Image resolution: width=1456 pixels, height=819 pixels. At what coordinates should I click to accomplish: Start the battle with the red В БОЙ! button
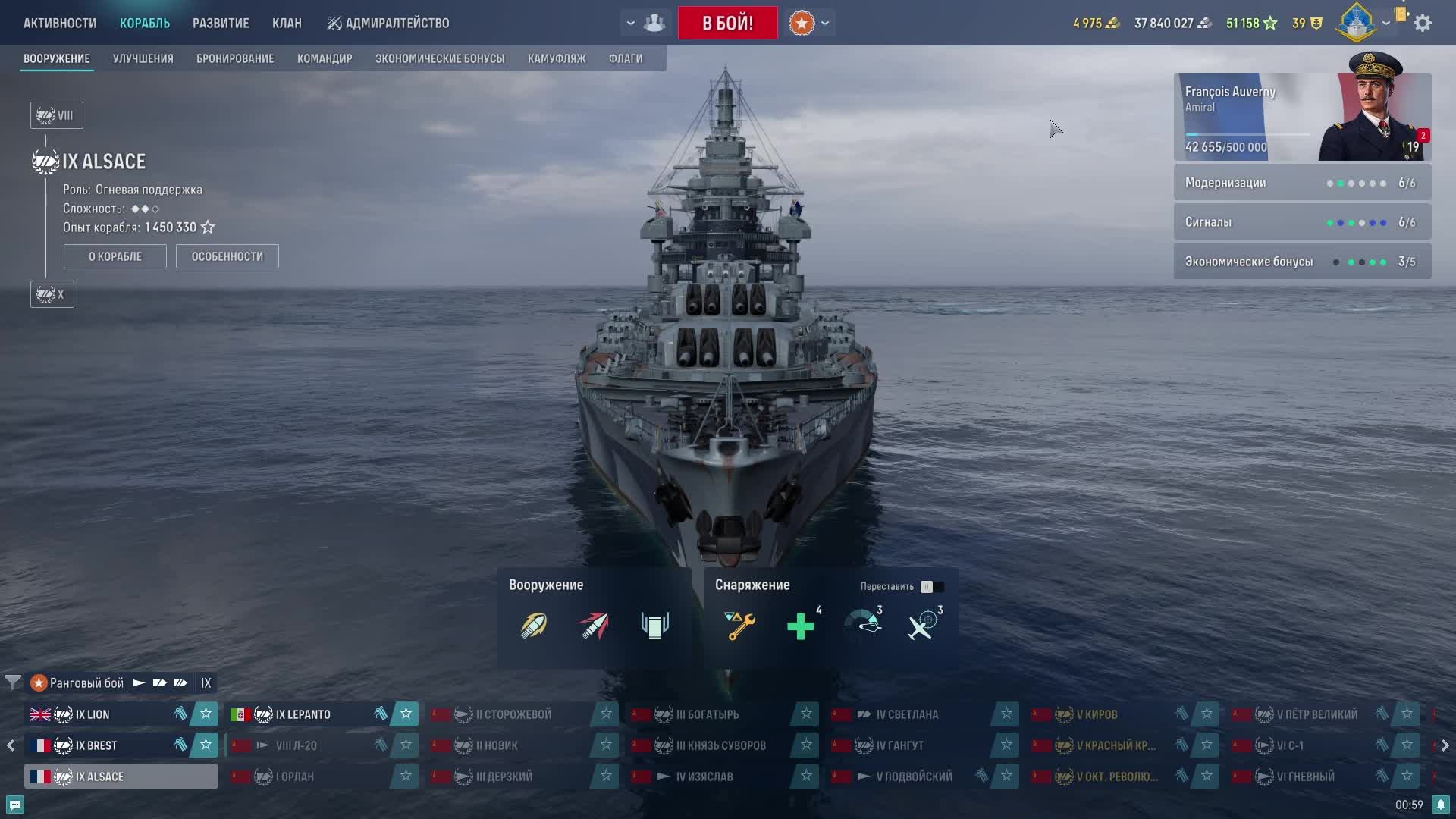(727, 23)
